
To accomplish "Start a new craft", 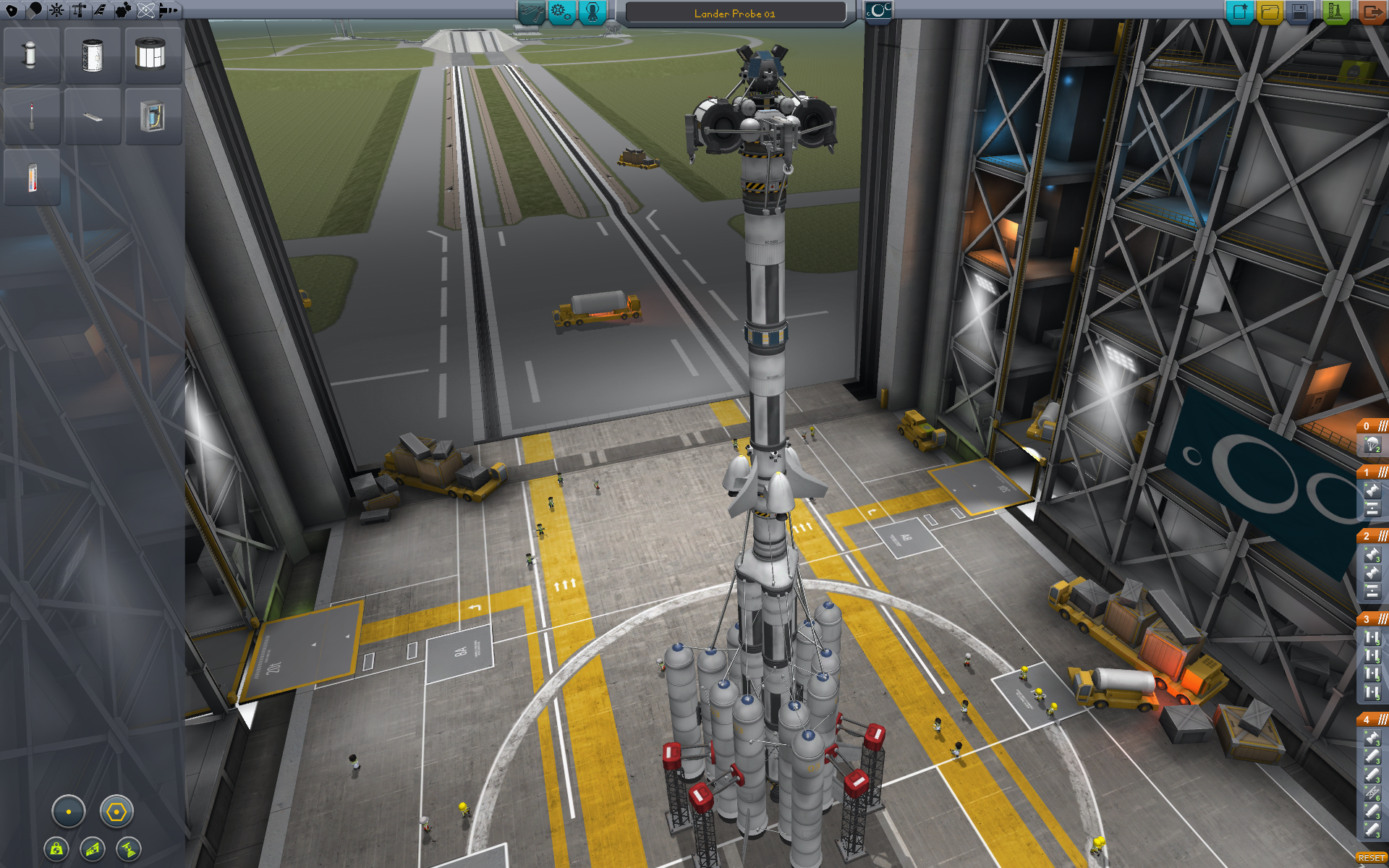I will (1239, 12).
